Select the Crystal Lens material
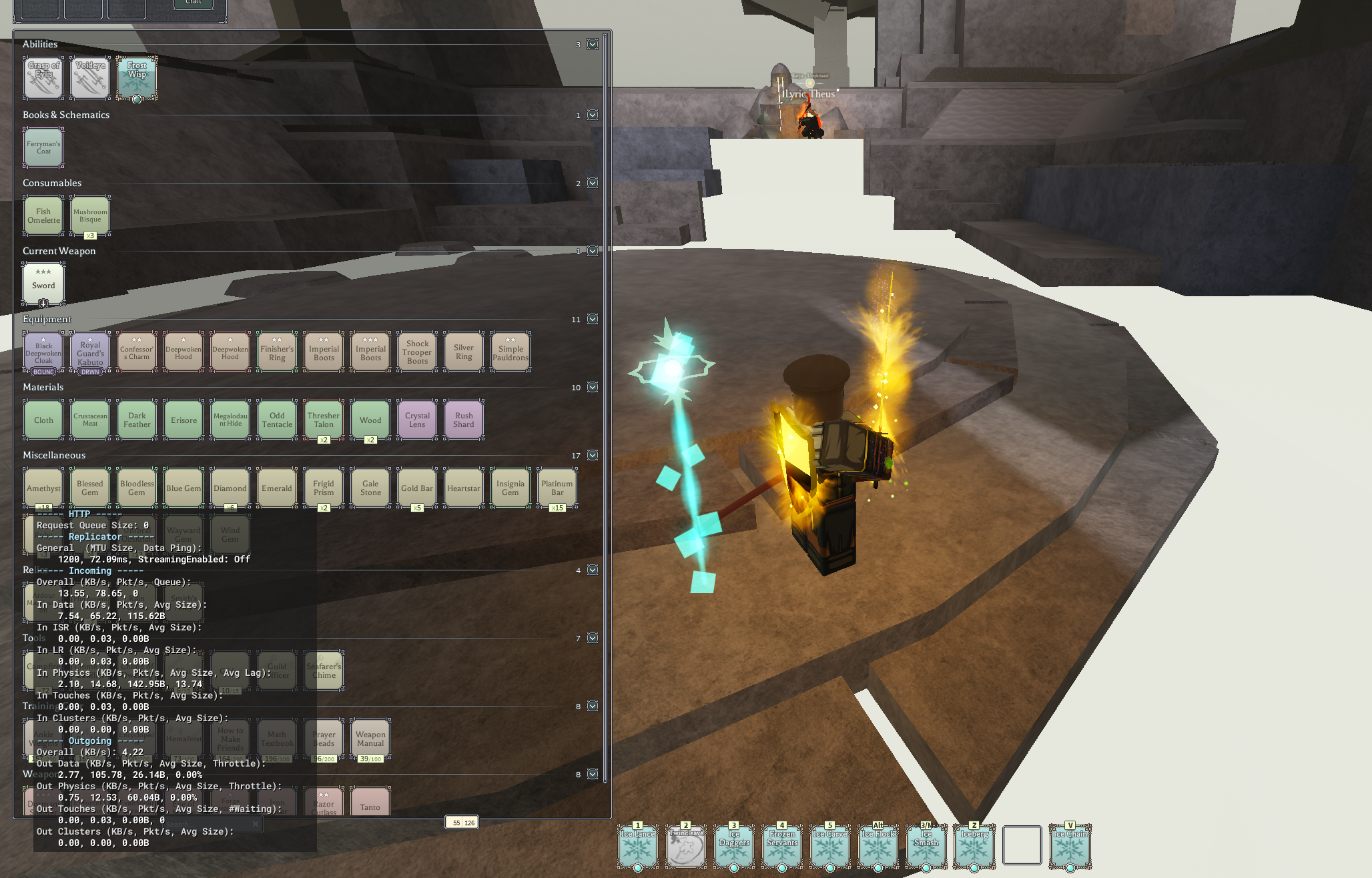This screenshot has width=1372, height=878. click(x=417, y=420)
